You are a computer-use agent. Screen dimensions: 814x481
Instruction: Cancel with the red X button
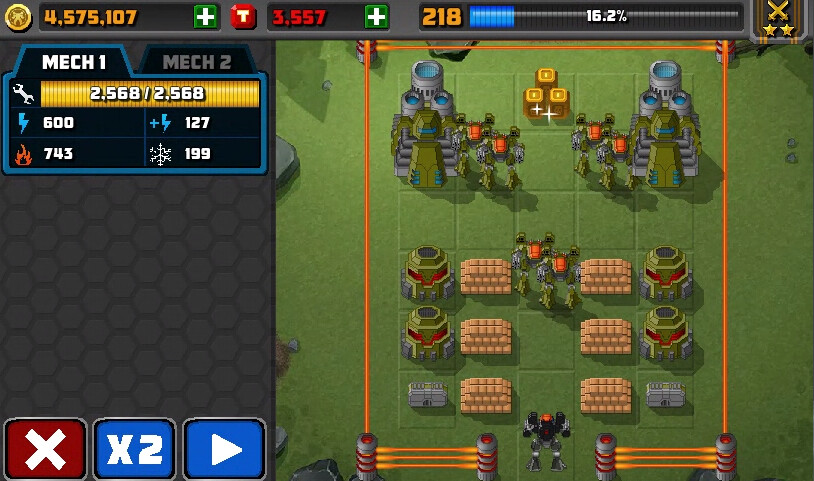[45, 450]
